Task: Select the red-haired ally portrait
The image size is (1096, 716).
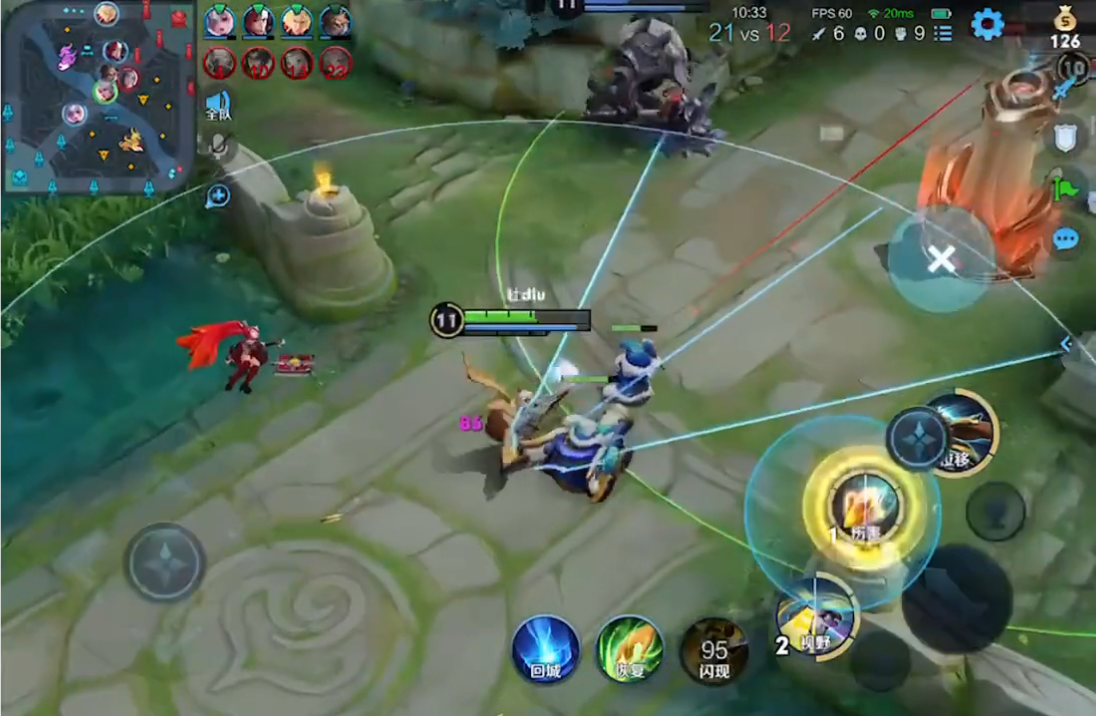Action: (258, 21)
